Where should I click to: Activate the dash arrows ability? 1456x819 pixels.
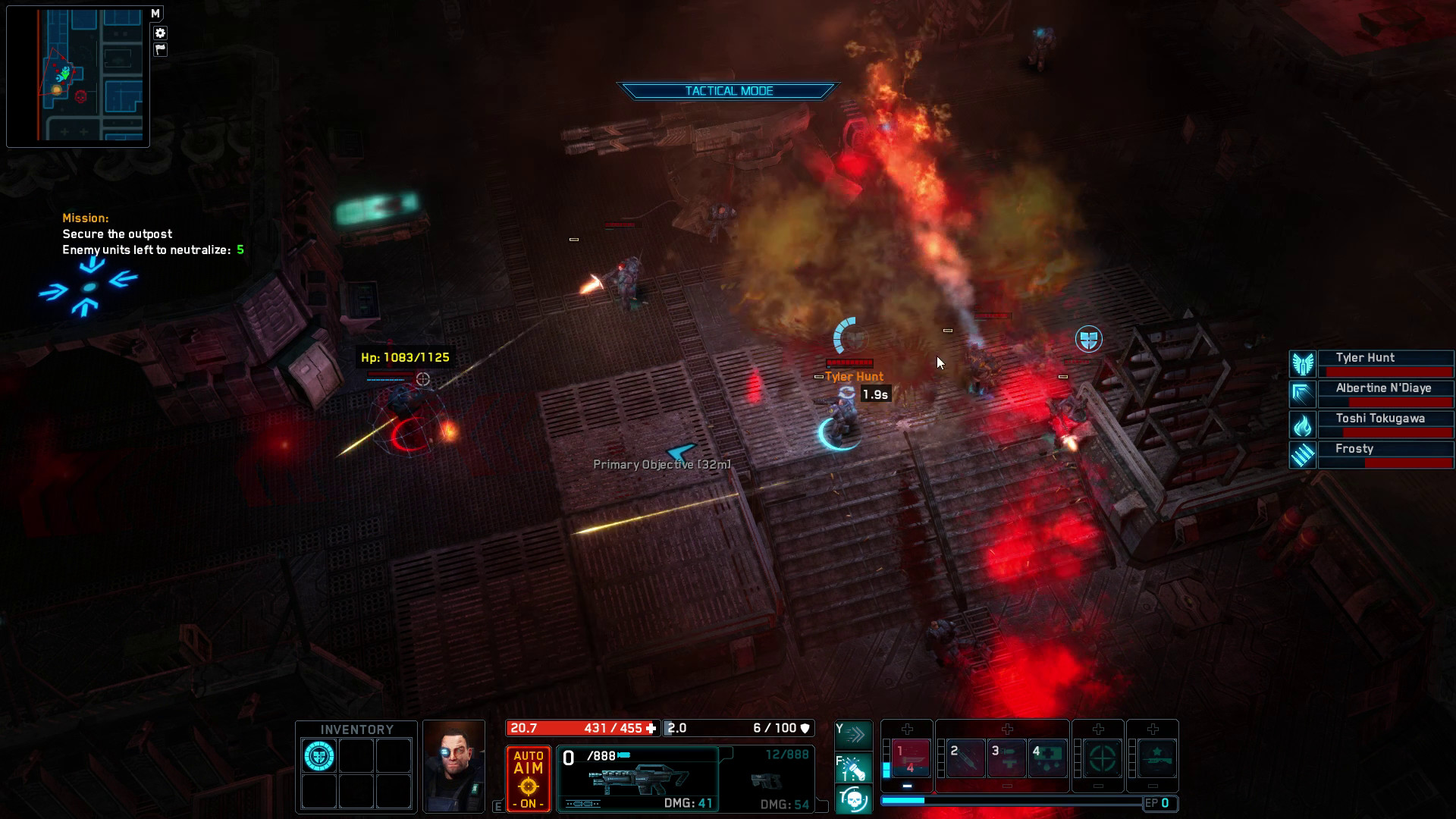pyautogui.click(x=854, y=734)
